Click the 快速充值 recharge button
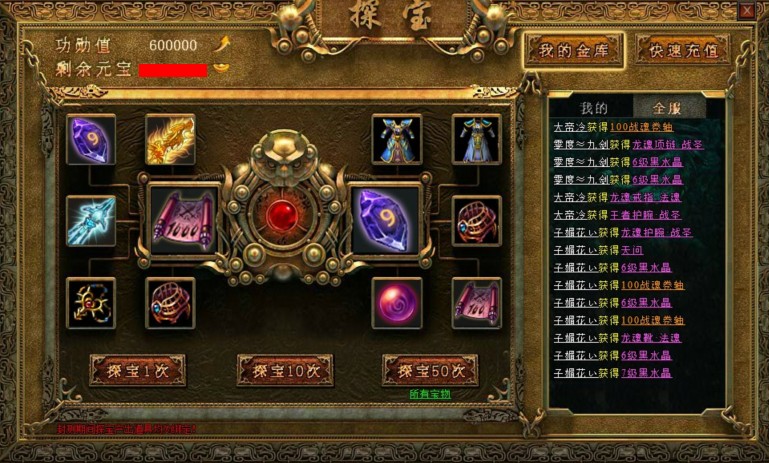Screen dimensions: 769x463 click(682, 50)
